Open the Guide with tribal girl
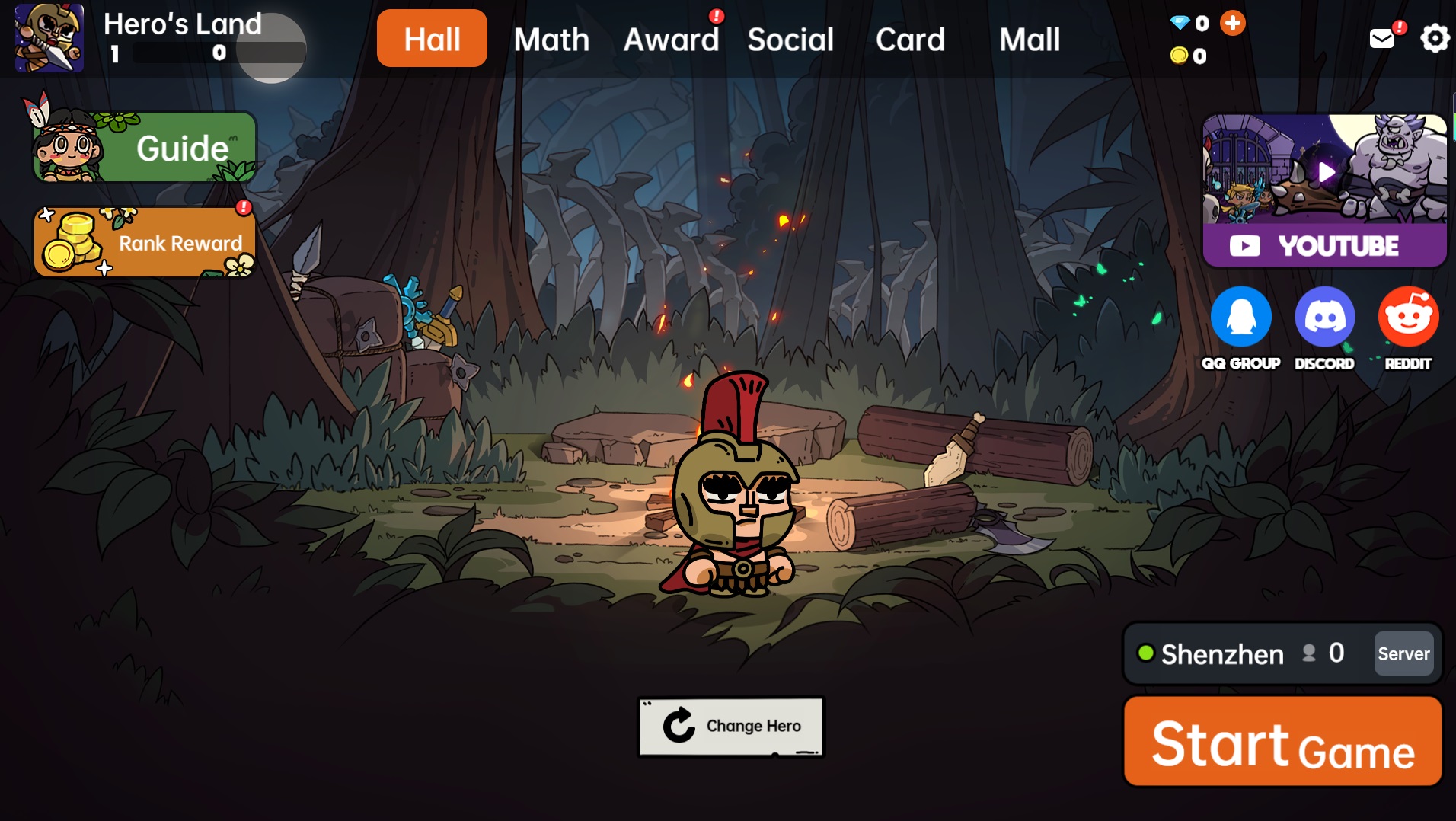 click(x=144, y=147)
